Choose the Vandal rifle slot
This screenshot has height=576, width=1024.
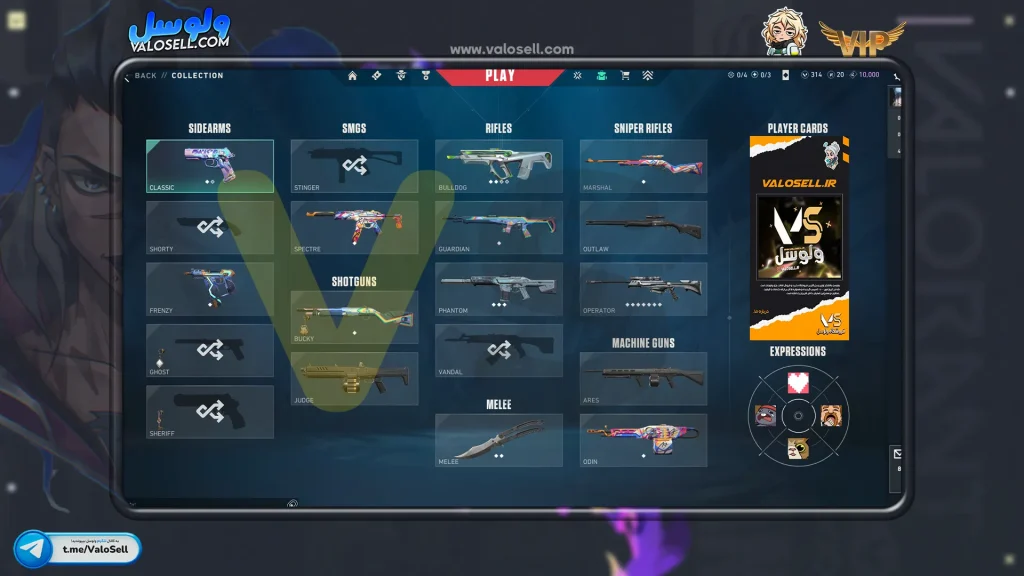click(498, 350)
